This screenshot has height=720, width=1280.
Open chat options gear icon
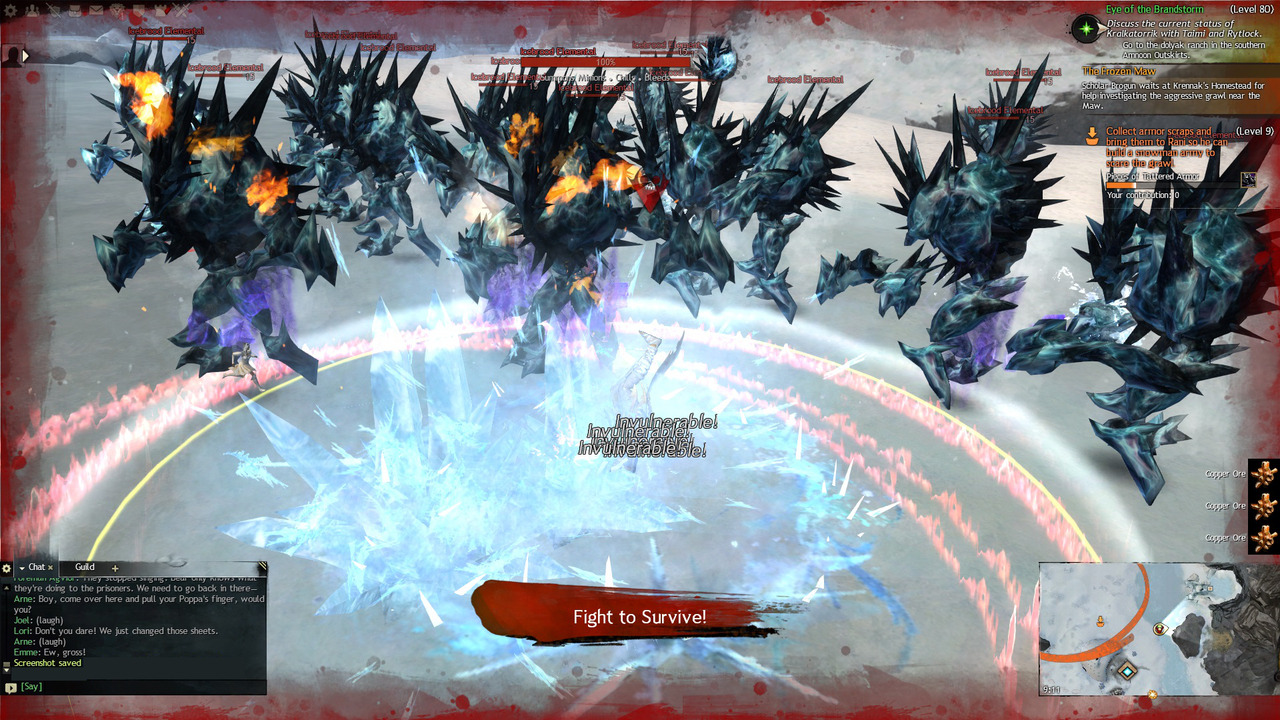click(x=7, y=568)
